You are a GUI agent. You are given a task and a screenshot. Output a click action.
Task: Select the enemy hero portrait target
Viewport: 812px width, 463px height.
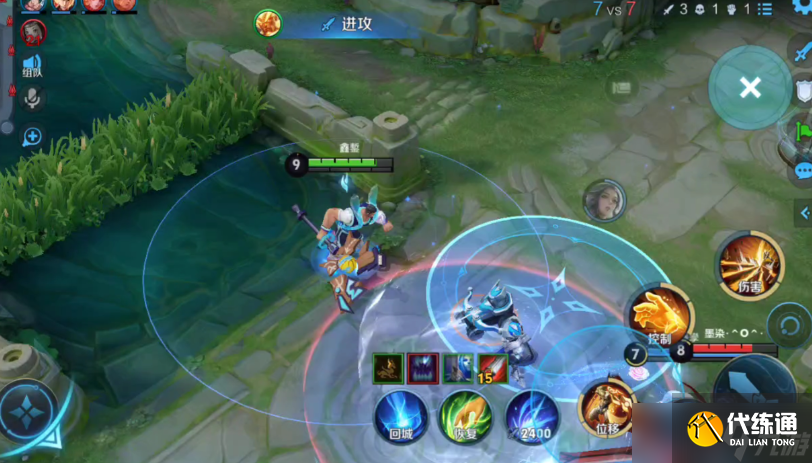[x=604, y=200]
